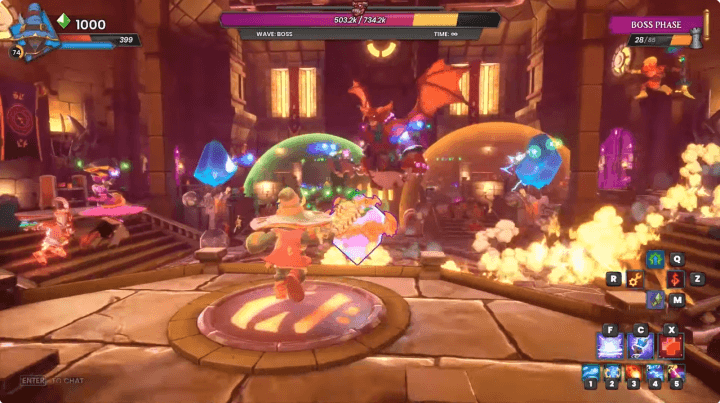Activate the red dollar sell icon
720x403 pixels.
[675, 279]
